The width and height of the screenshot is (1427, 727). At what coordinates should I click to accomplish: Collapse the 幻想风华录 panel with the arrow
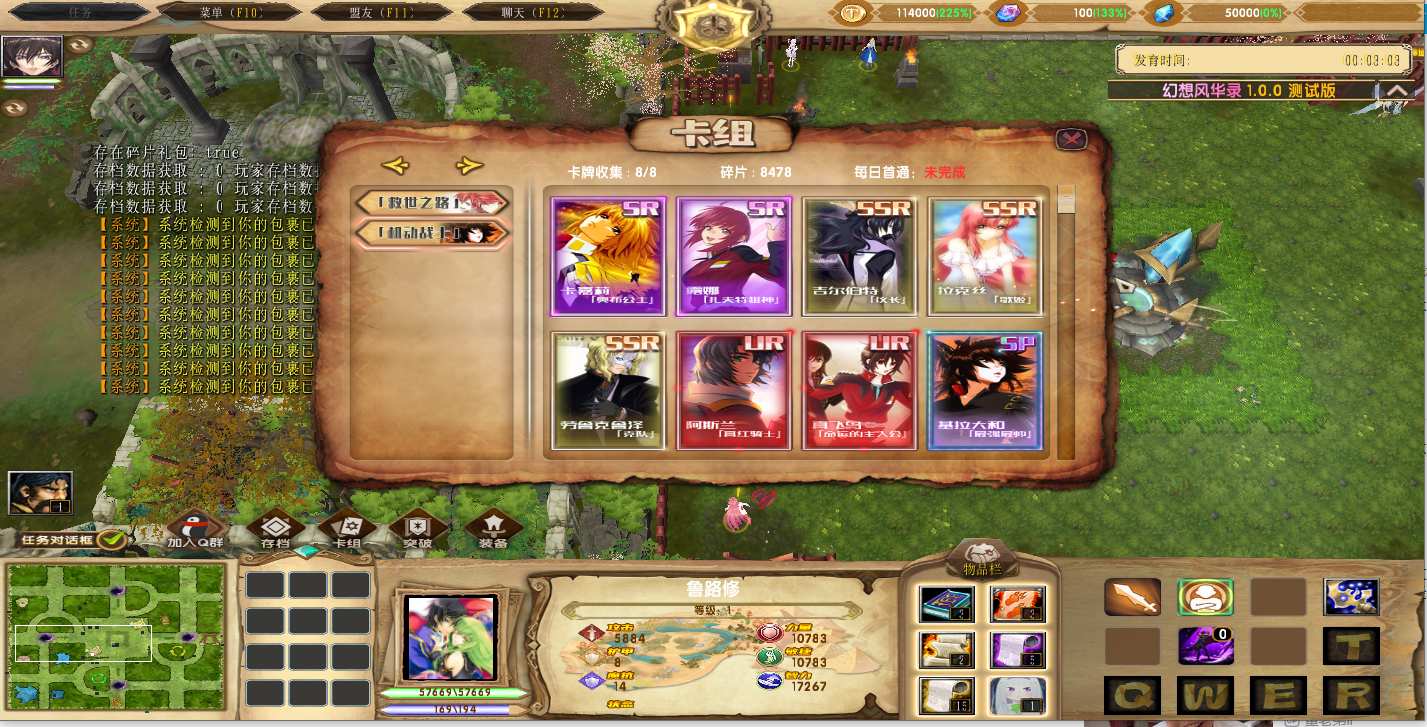[x=1397, y=91]
